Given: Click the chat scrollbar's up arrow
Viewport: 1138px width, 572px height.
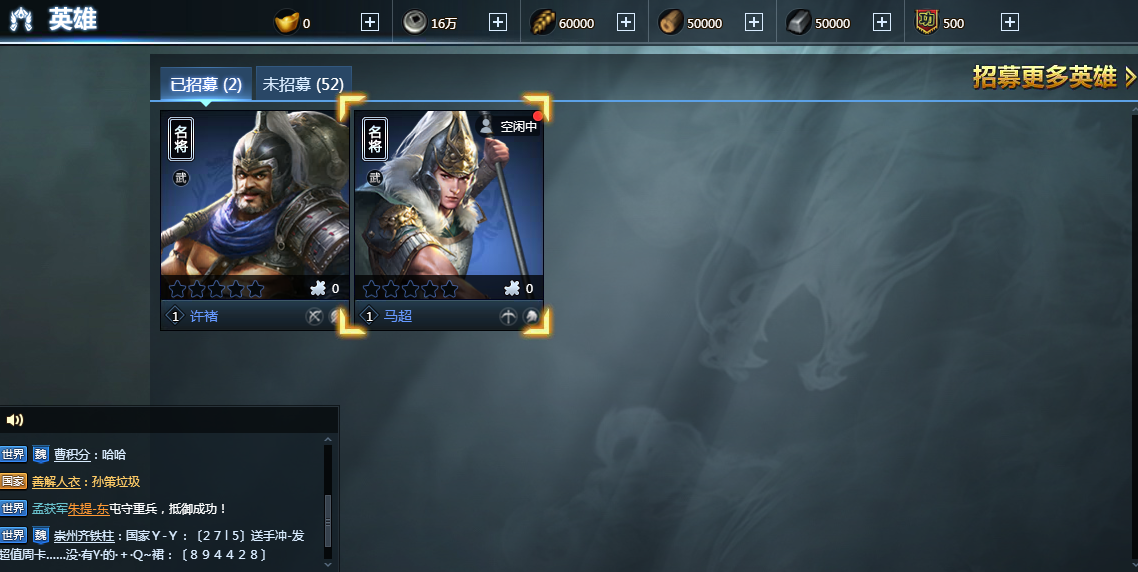Looking at the screenshot, I should pyautogui.click(x=328, y=439).
